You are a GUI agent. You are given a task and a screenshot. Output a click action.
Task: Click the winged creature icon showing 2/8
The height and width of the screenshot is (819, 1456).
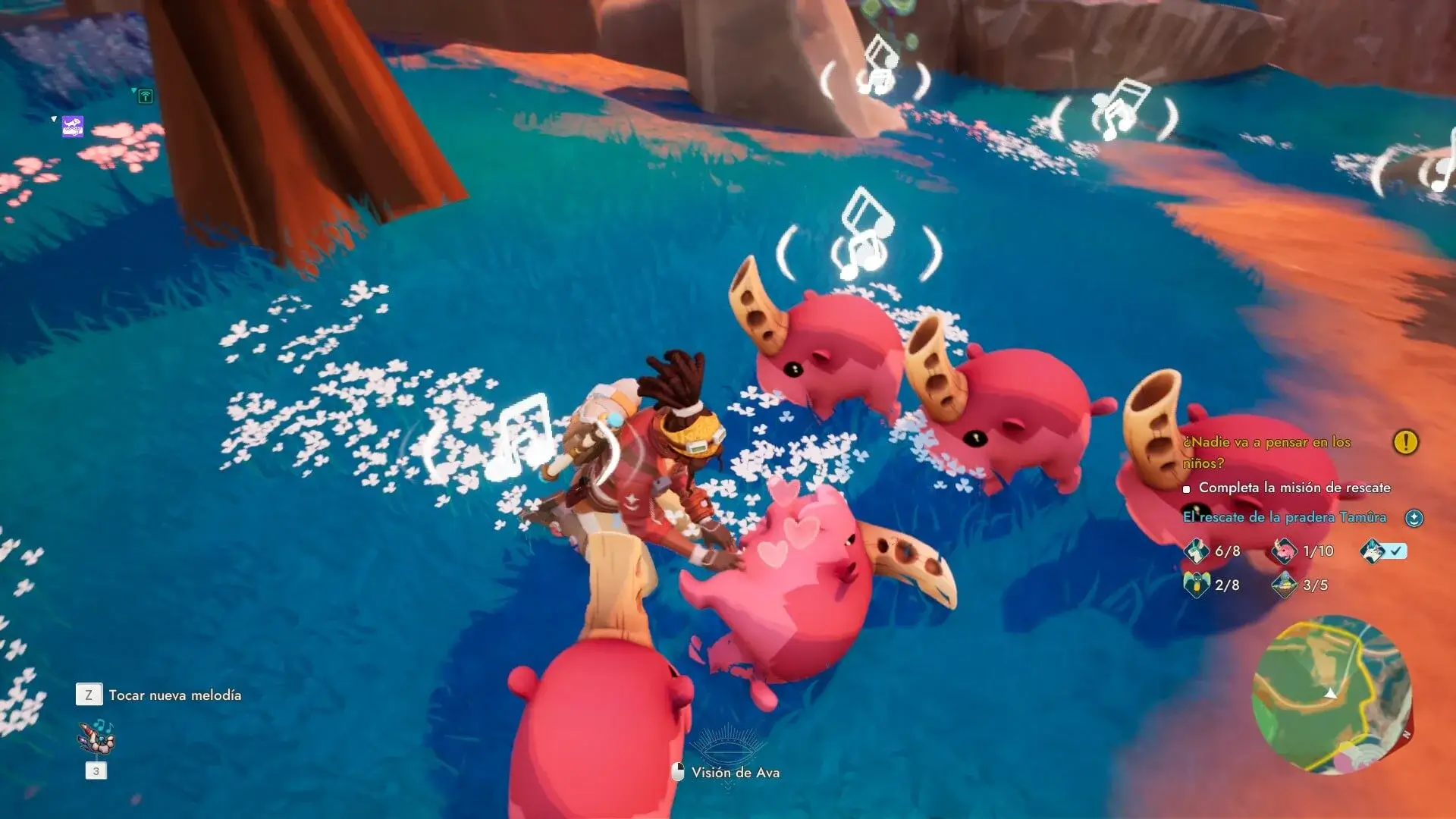[x=1196, y=585]
